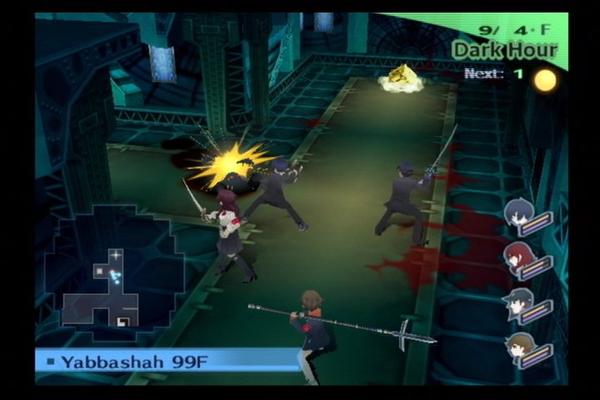
Task: Select the red-haired party member portrait
Action: point(520,258)
